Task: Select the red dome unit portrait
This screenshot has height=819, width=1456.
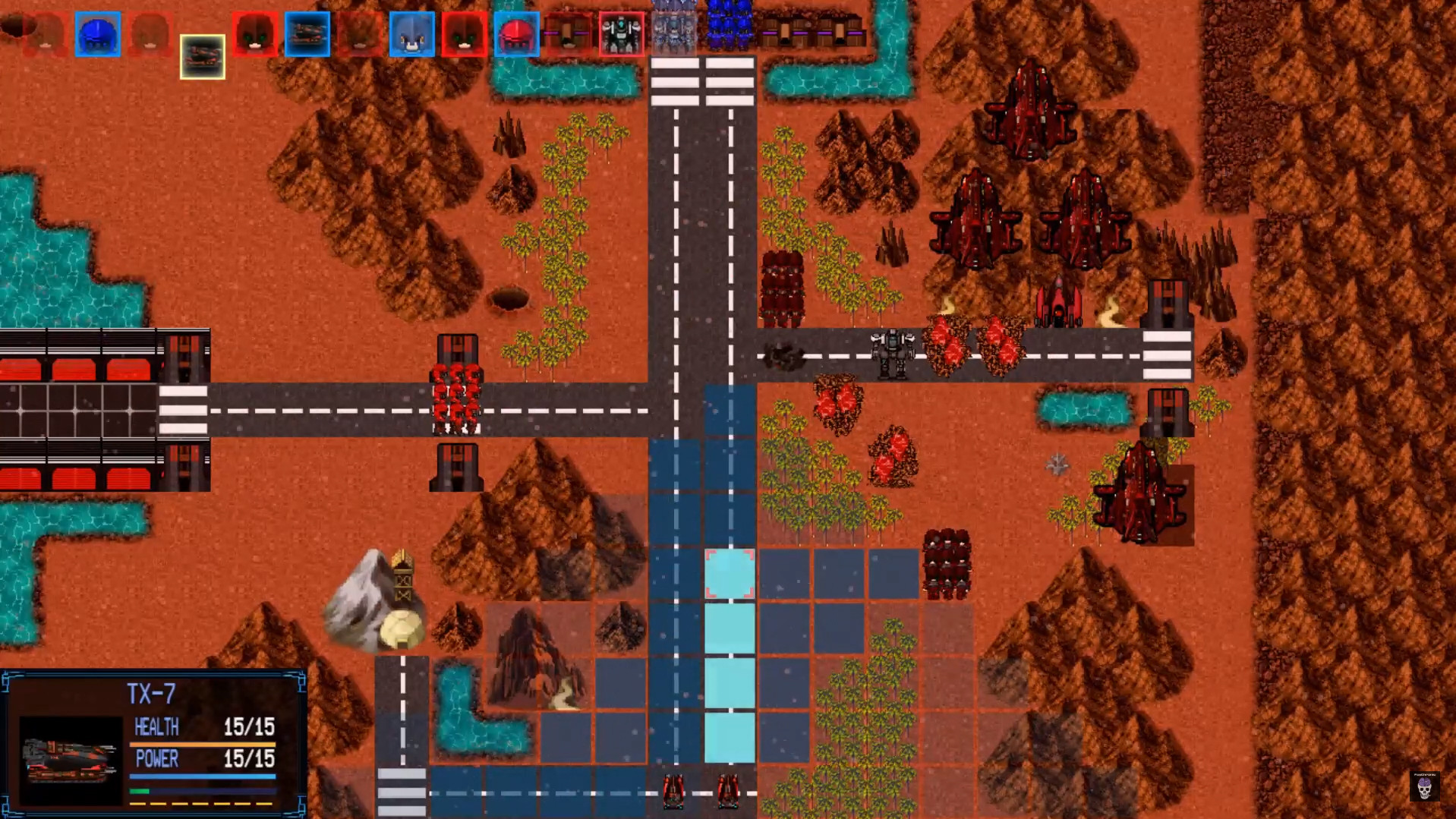Action: pyautogui.click(x=515, y=34)
